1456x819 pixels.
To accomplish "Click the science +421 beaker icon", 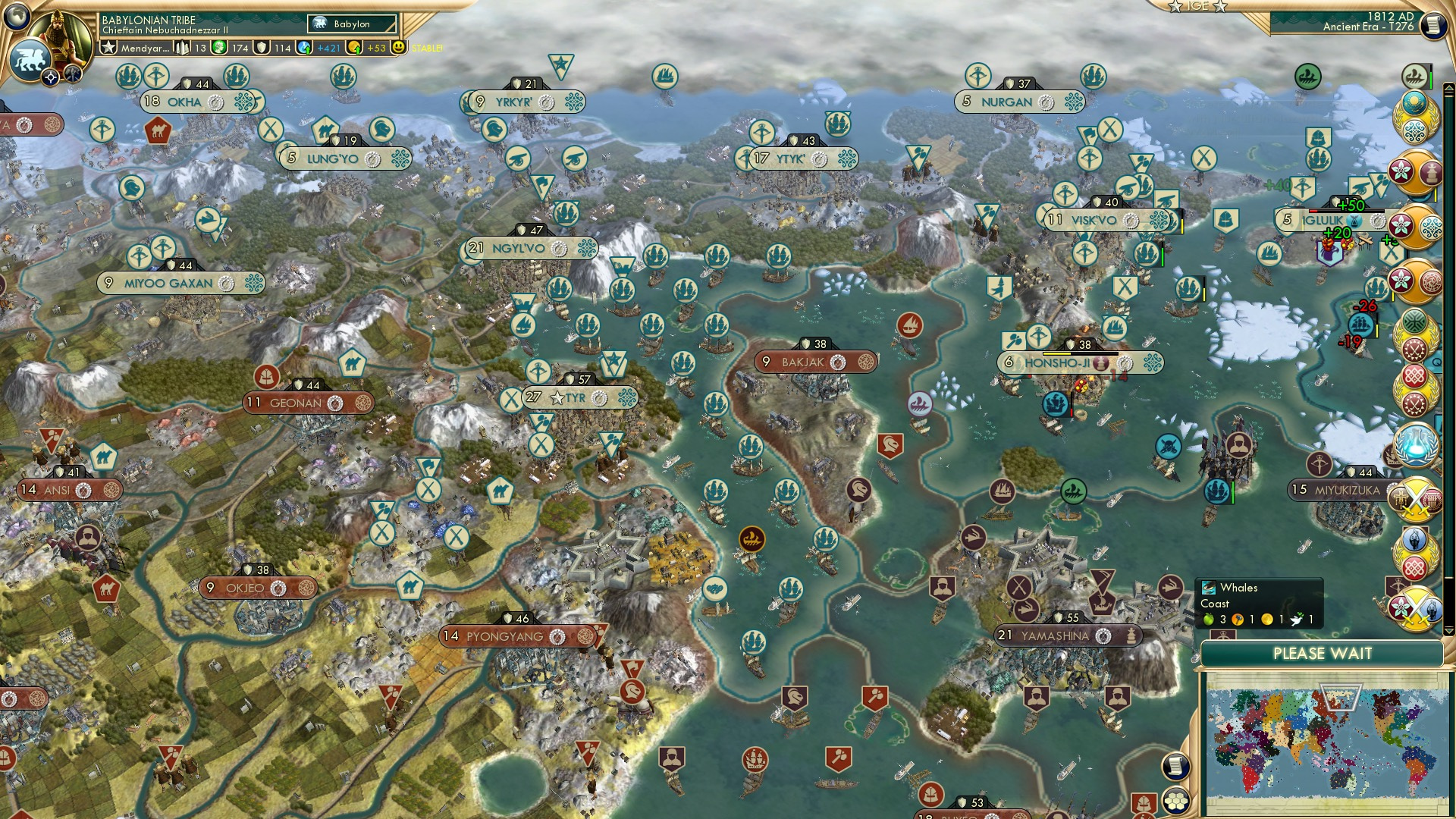I will point(302,48).
